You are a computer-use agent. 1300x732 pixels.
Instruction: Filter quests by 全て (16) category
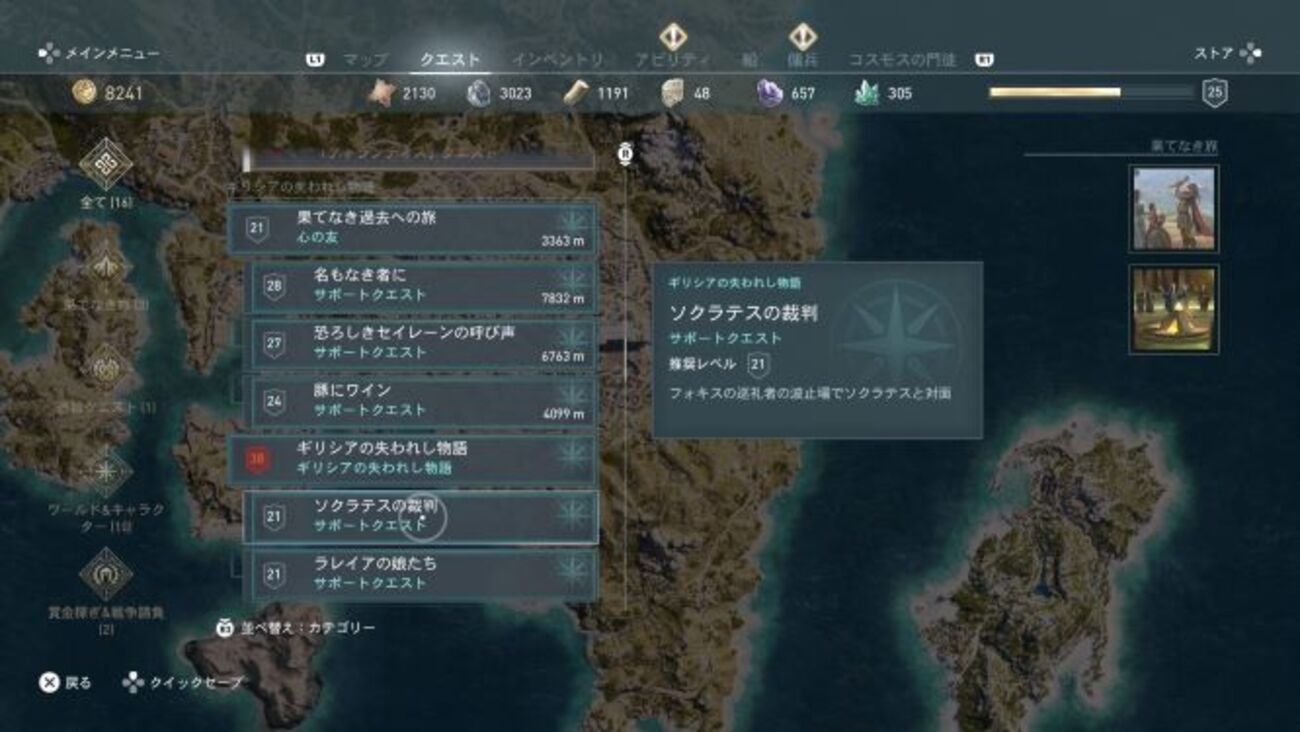coord(106,175)
